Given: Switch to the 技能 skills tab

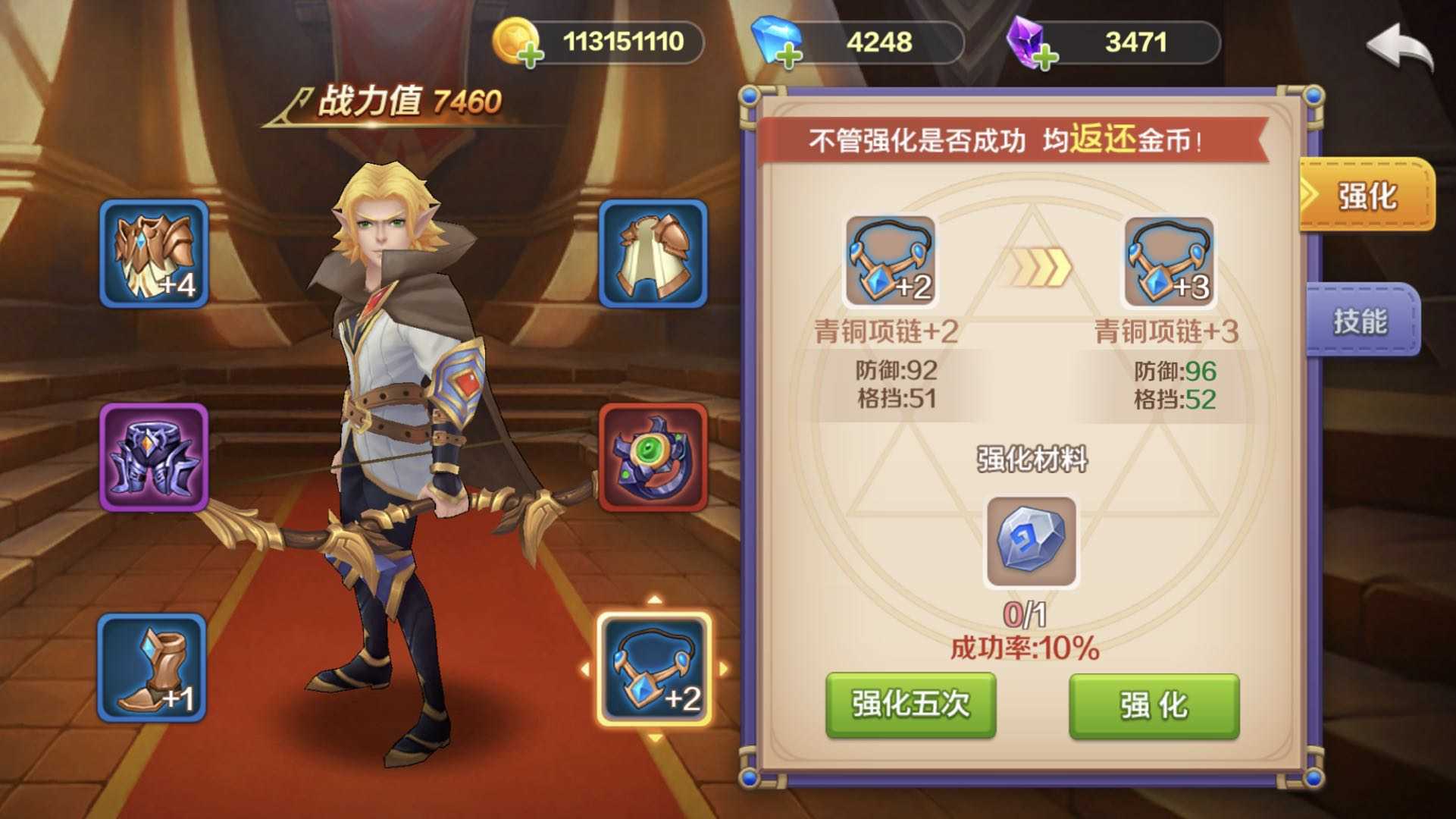Looking at the screenshot, I should [1362, 321].
